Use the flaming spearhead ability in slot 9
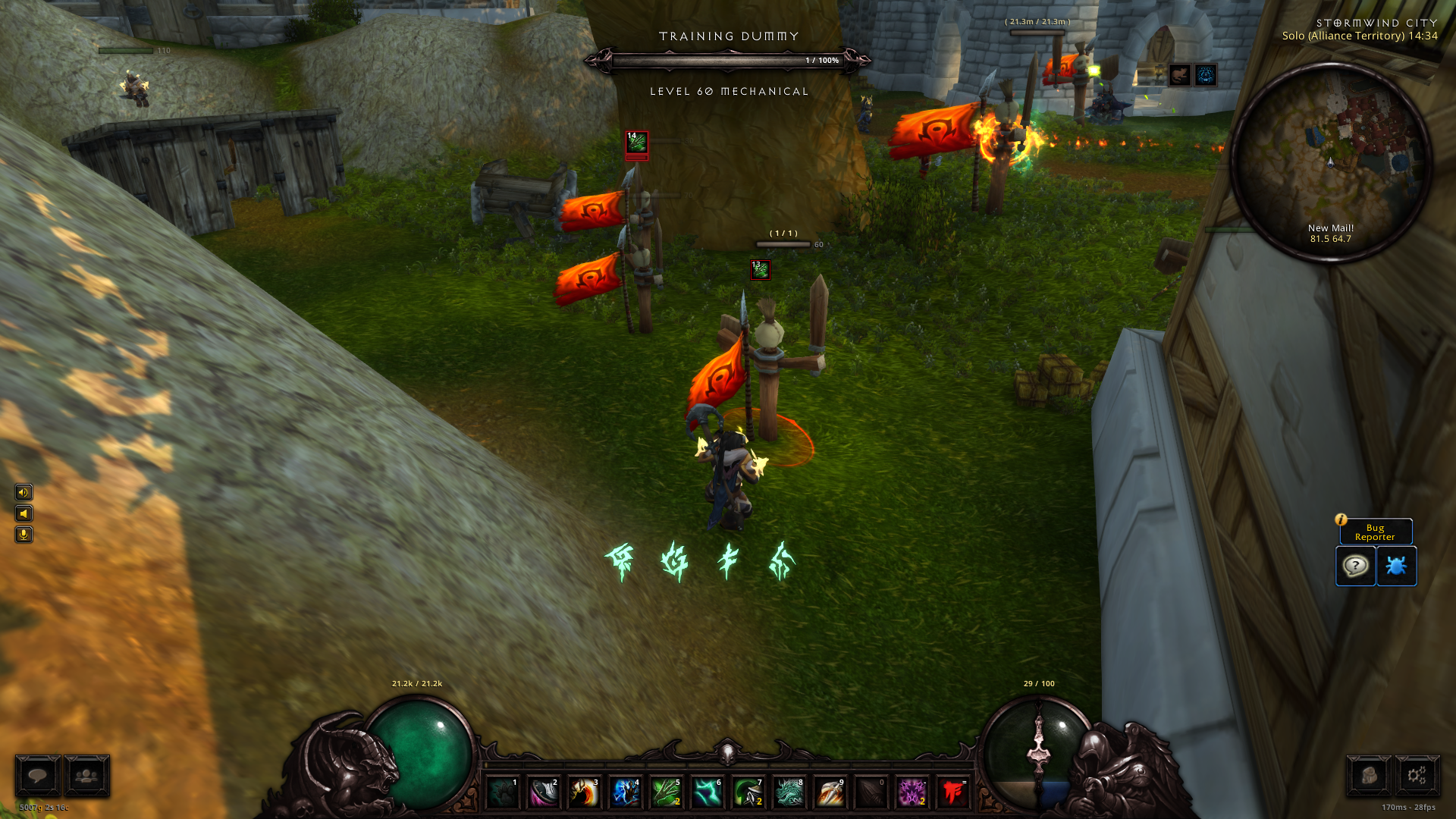This screenshot has height=819, width=1456. [830, 793]
